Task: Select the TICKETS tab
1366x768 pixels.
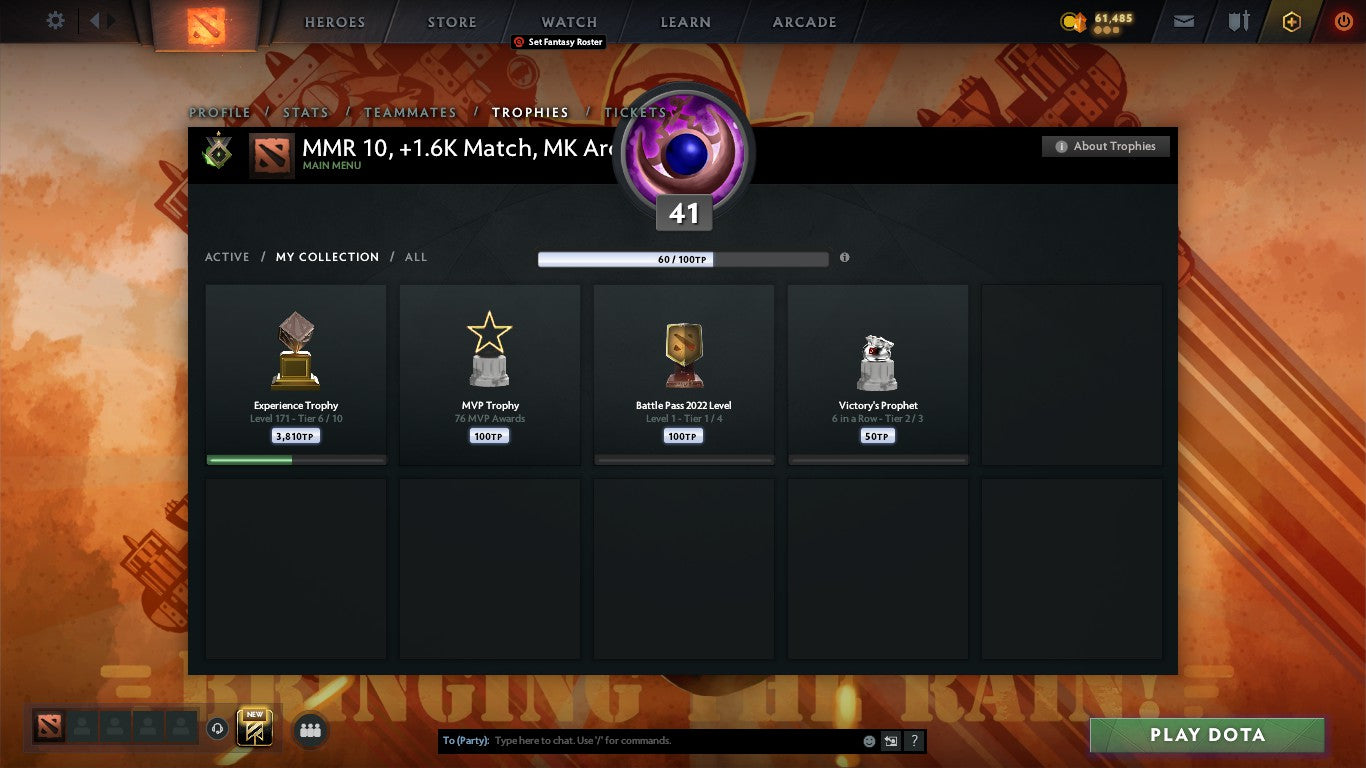Action: coord(635,113)
